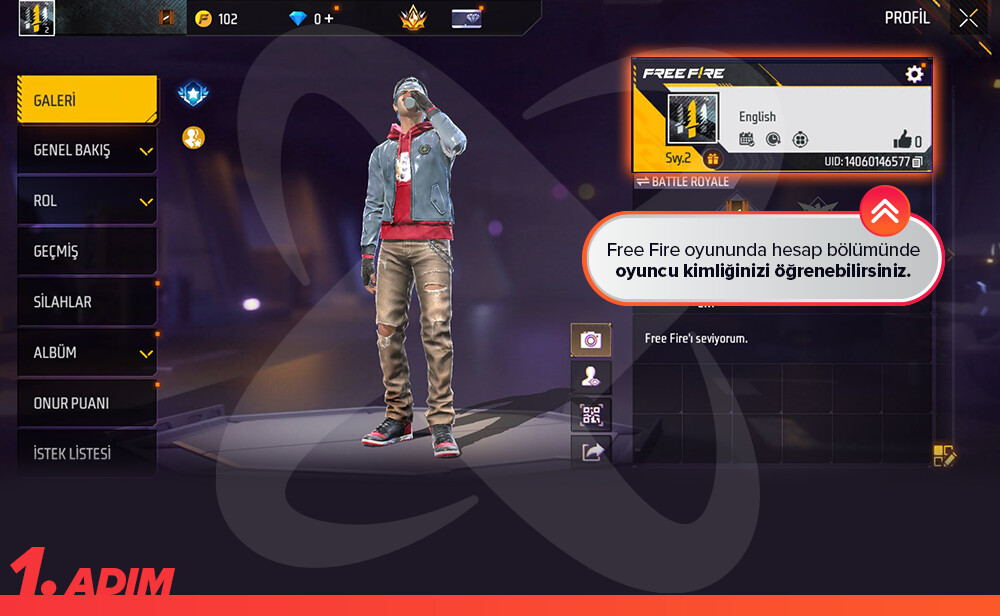This screenshot has height=616, width=1000.
Task: Add diamonds via the diamond counter plus
Action: click(331, 18)
